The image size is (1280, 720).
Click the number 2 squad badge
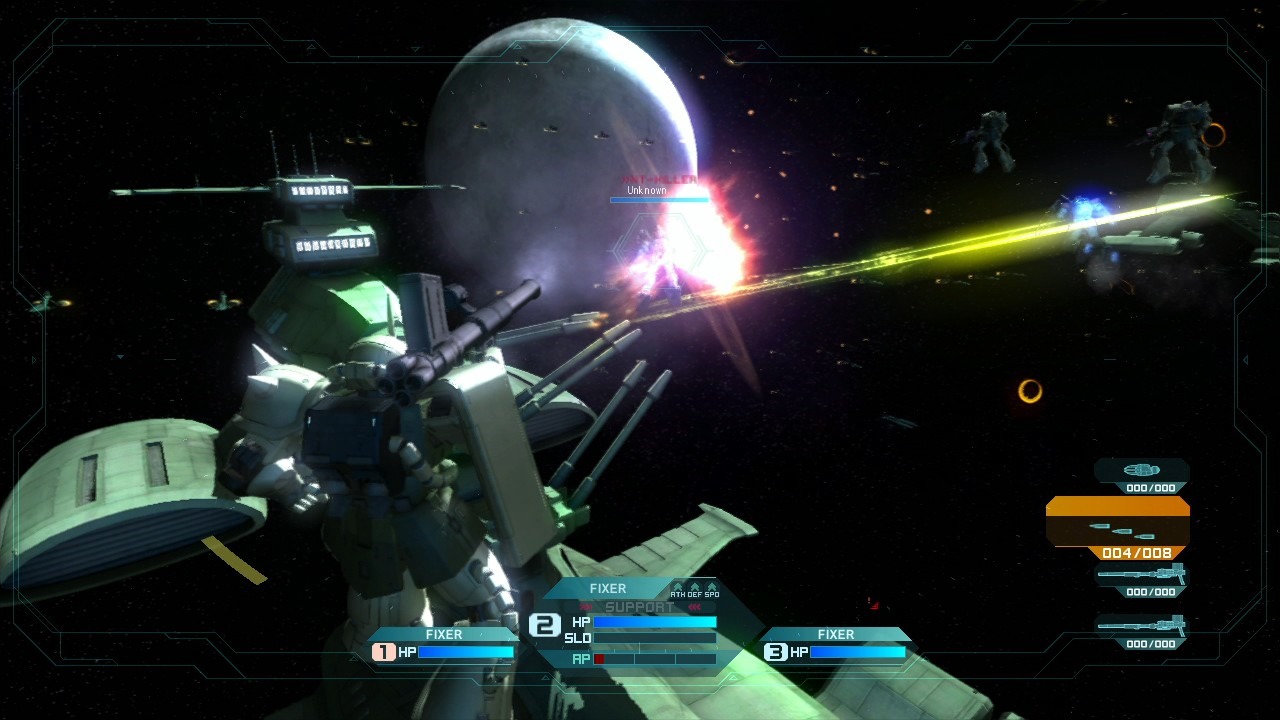coord(544,625)
